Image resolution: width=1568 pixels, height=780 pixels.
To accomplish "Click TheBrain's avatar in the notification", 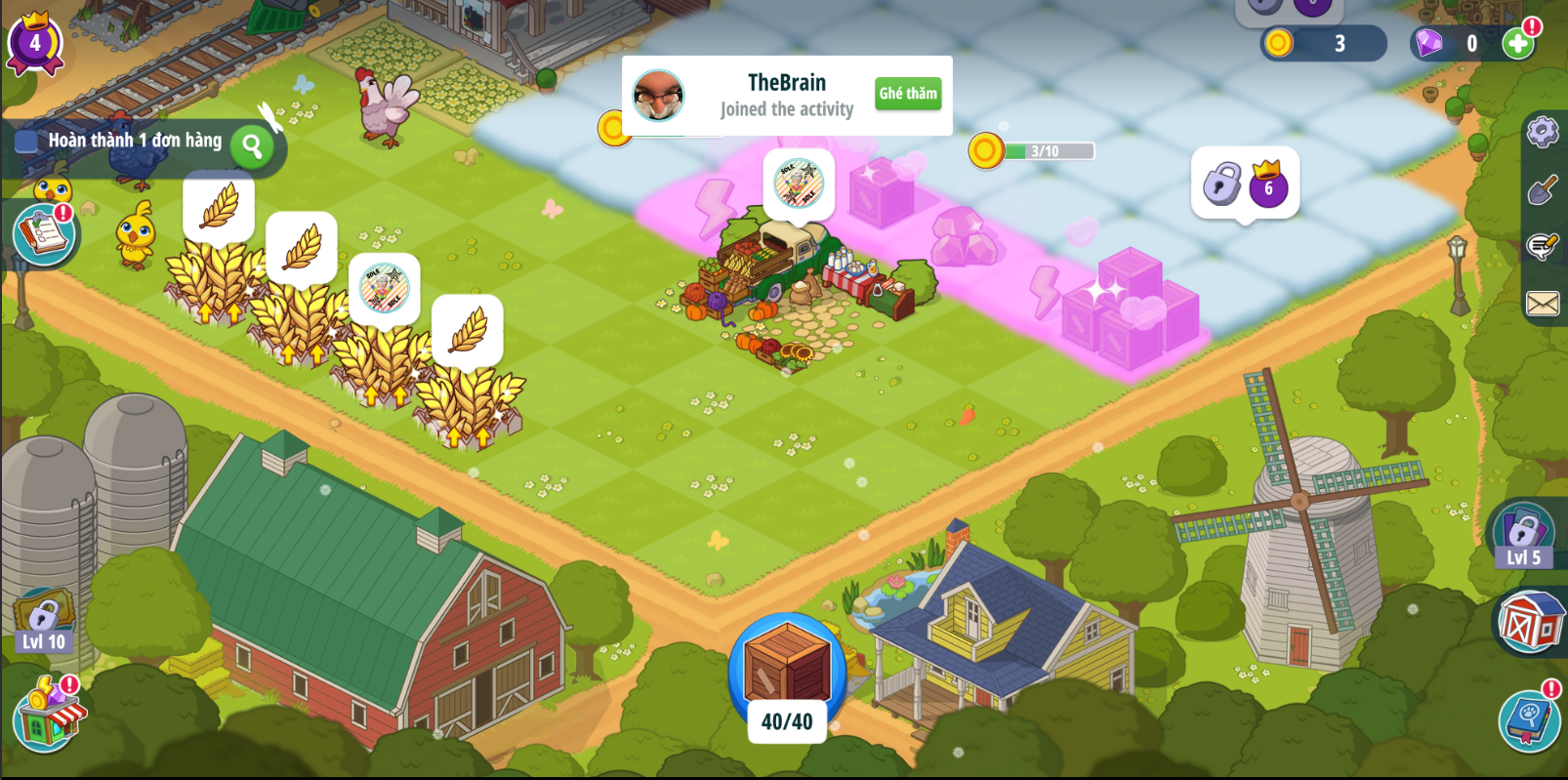I will (659, 96).
